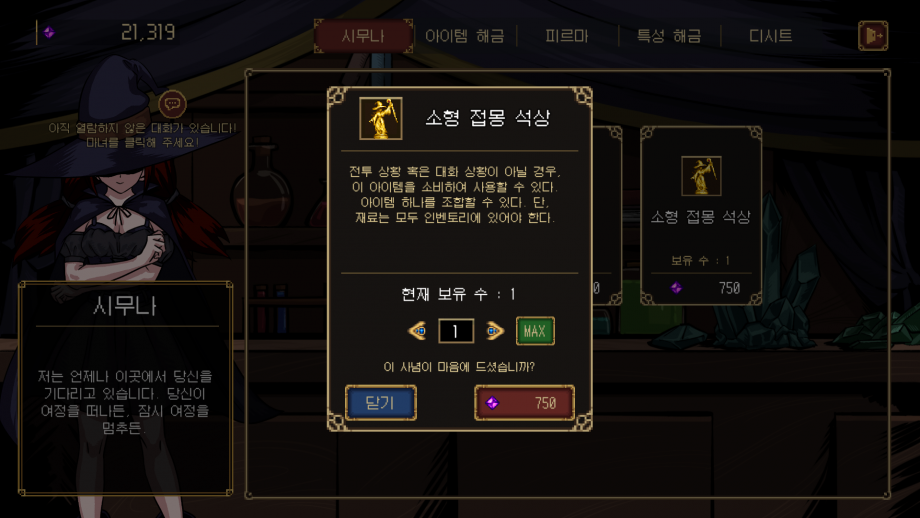The image size is (920, 518).
Task: Set quantity to MAX
Action: [535, 331]
